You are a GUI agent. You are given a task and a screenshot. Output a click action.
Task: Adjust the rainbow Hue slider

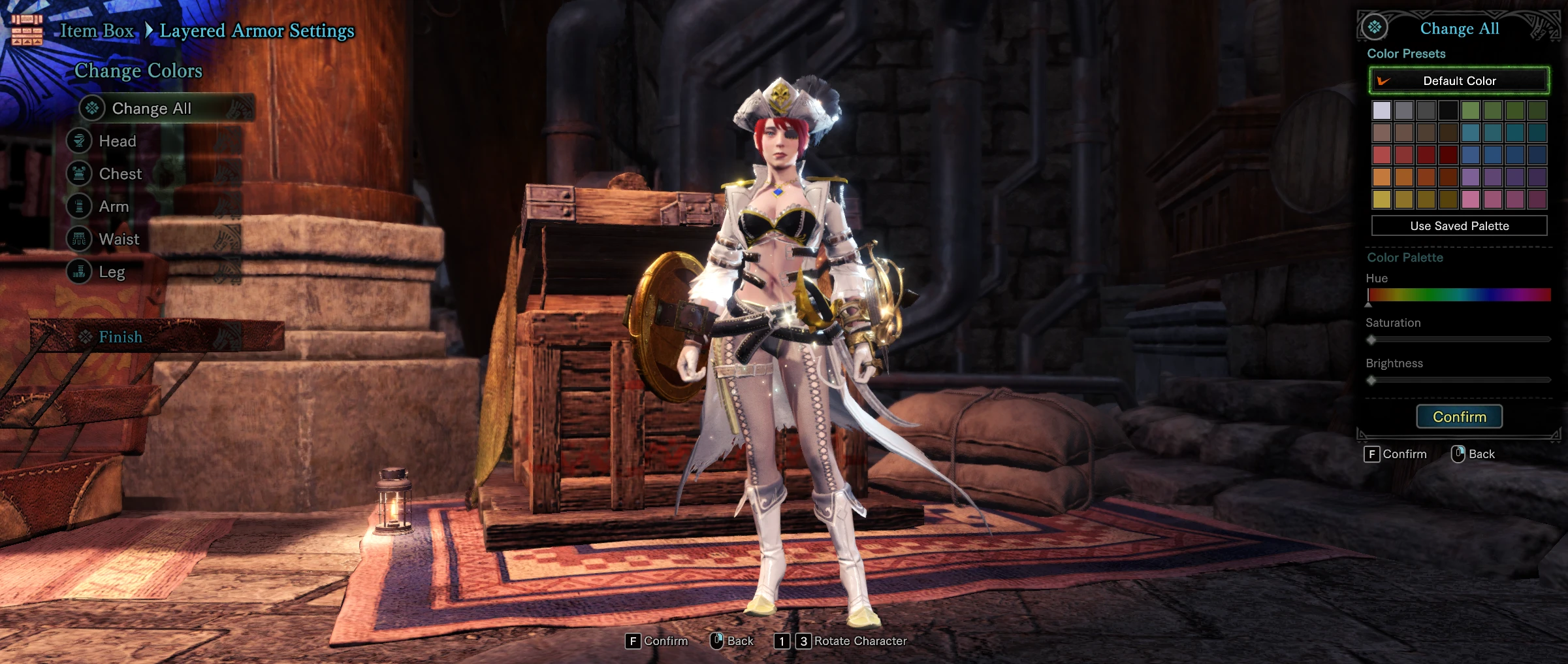[x=1459, y=295]
